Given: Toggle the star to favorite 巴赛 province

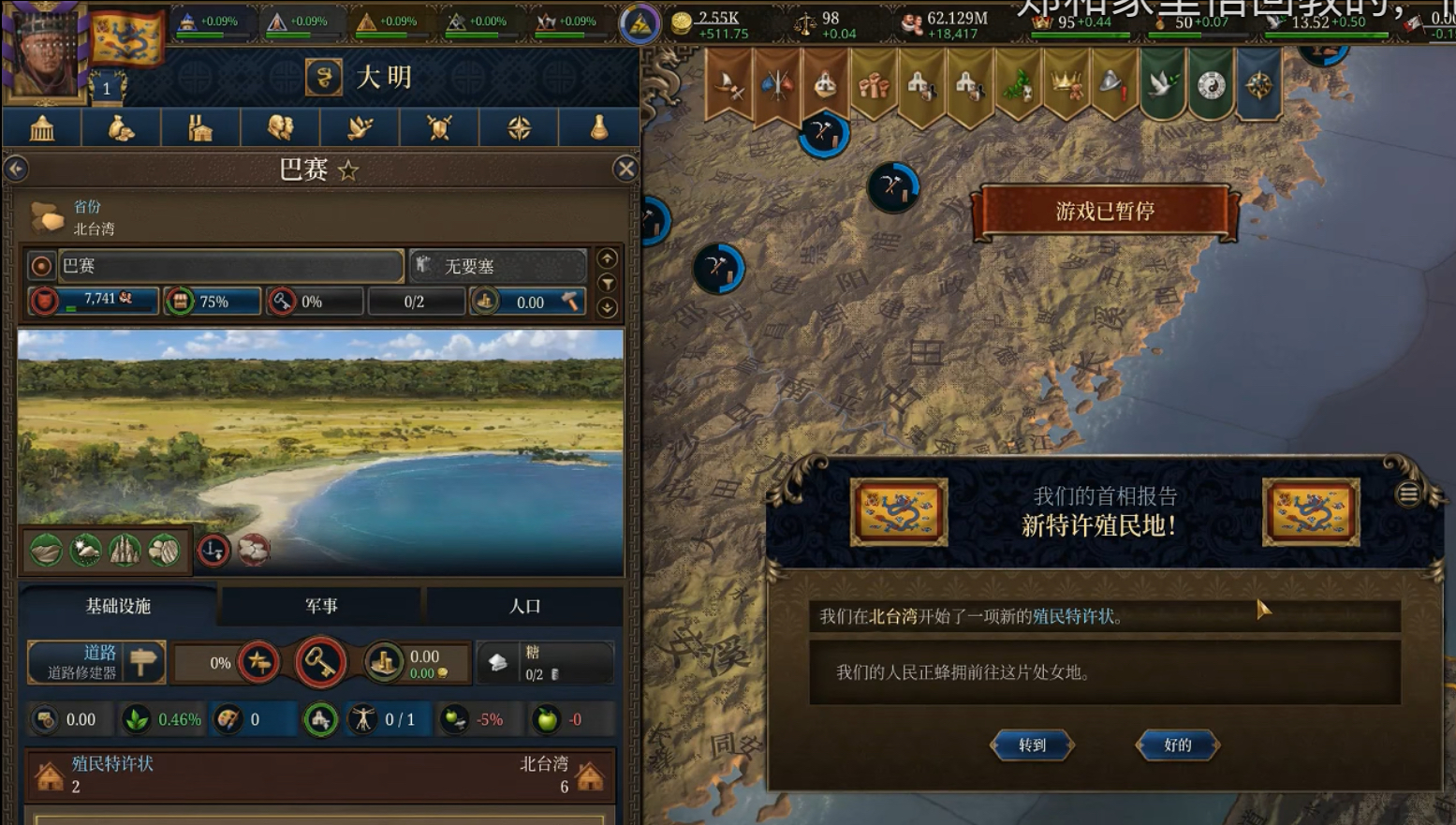Looking at the screenshot, I should (347, 169).
